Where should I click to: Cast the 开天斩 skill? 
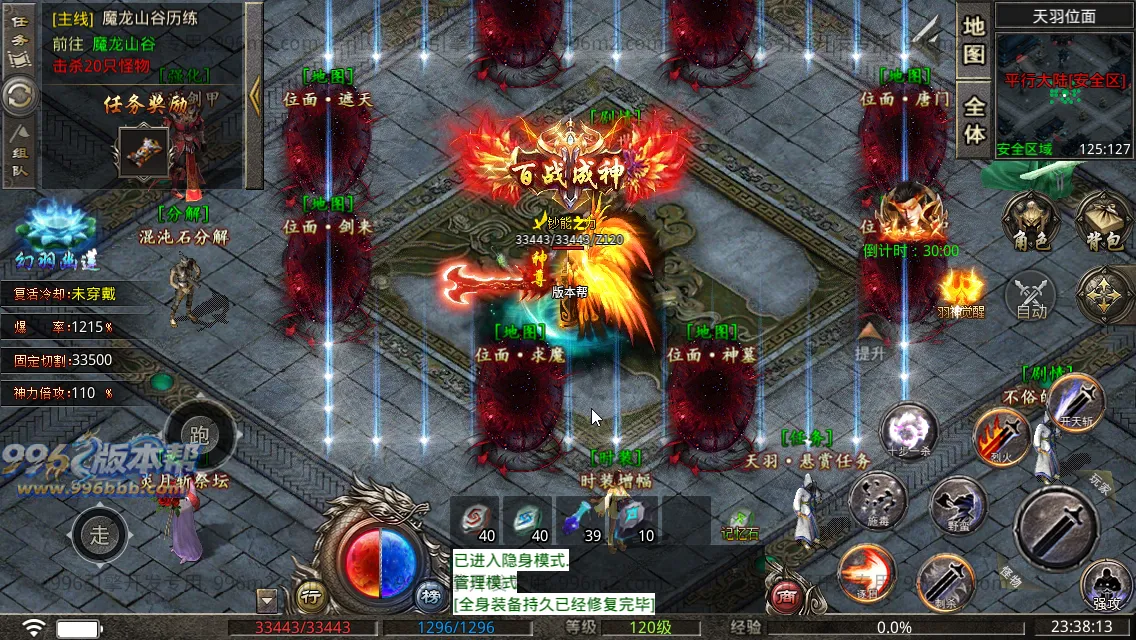(1075, 400)
